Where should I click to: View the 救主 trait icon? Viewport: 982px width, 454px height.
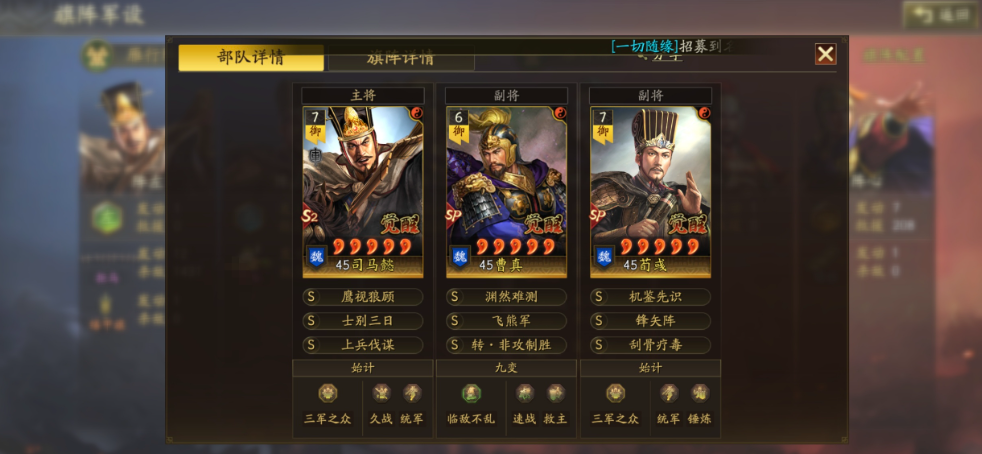556,393
